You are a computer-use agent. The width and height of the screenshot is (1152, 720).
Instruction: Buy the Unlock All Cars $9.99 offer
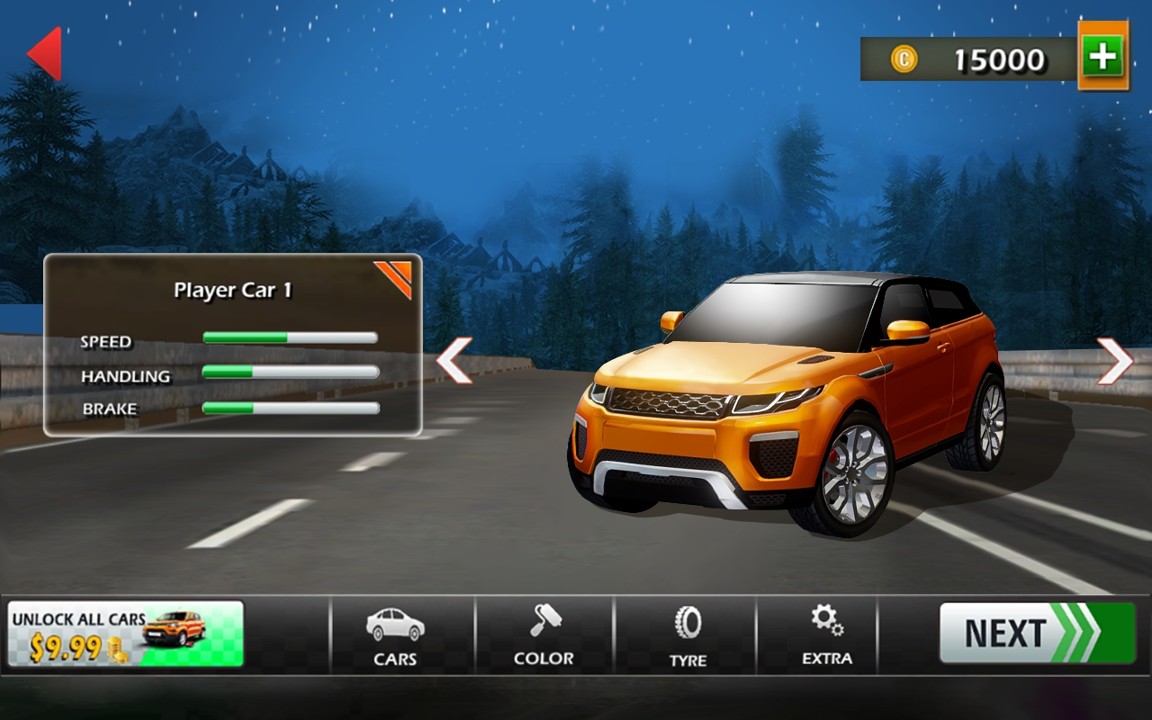point(125,634)
